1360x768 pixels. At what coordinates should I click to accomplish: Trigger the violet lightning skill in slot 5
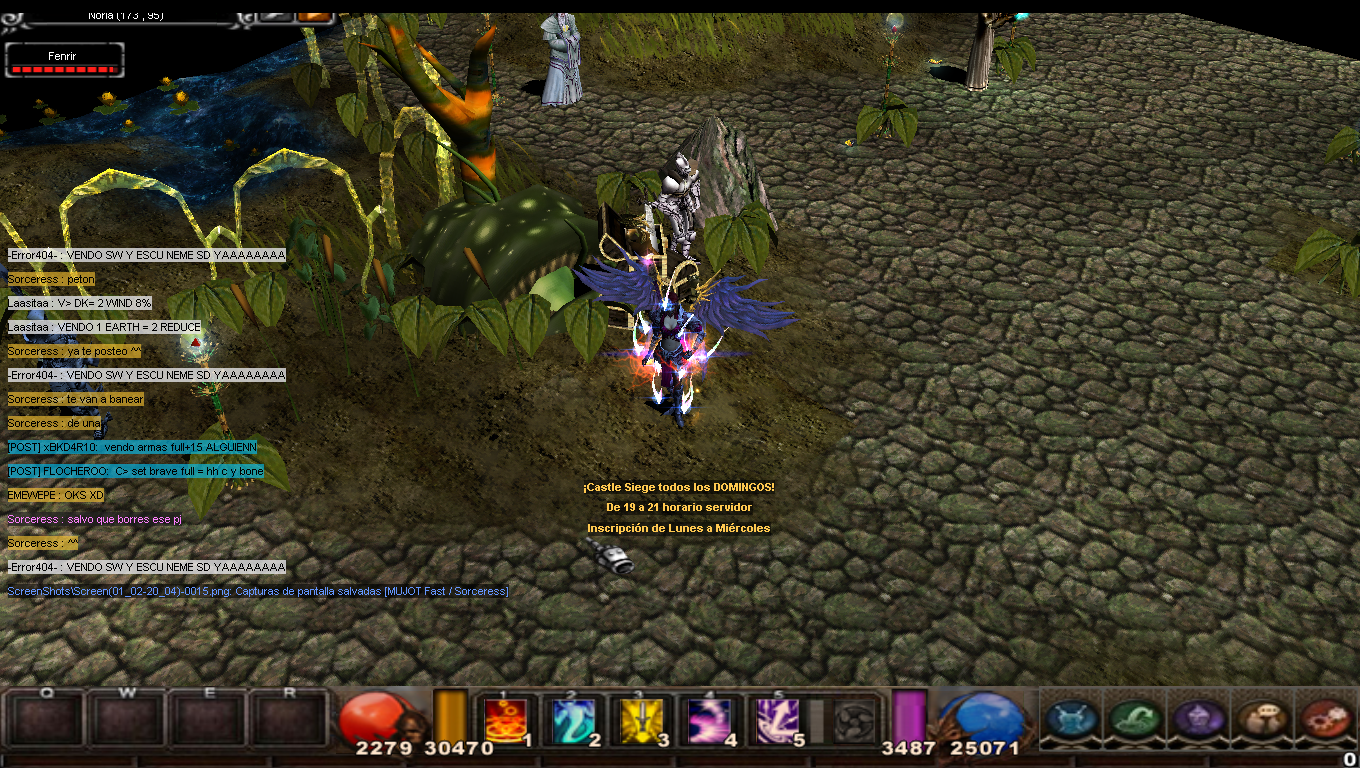pyautogui.click(x=777, y=720)
